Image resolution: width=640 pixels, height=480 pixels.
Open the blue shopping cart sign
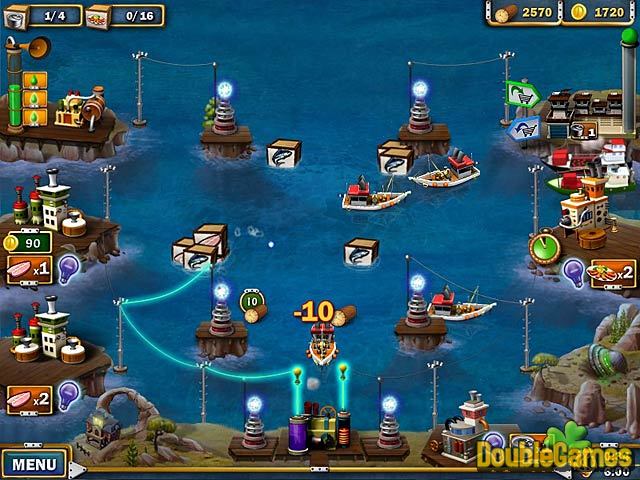(522, 128)
